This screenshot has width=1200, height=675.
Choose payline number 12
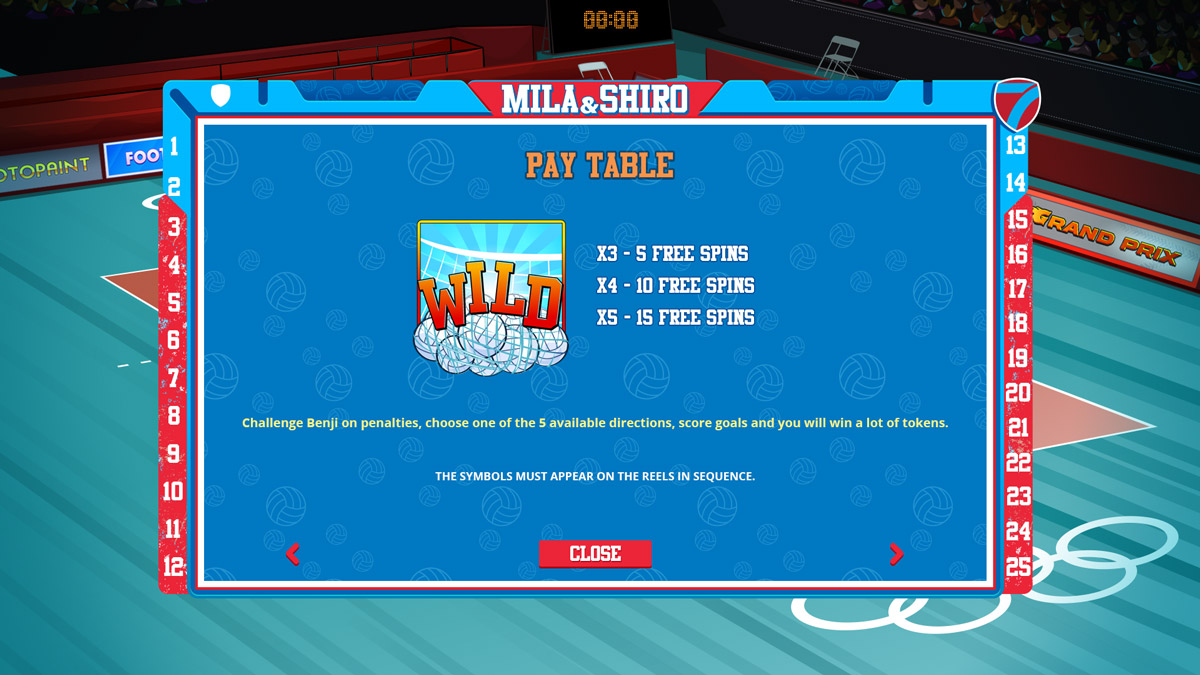tap(174, 566)
